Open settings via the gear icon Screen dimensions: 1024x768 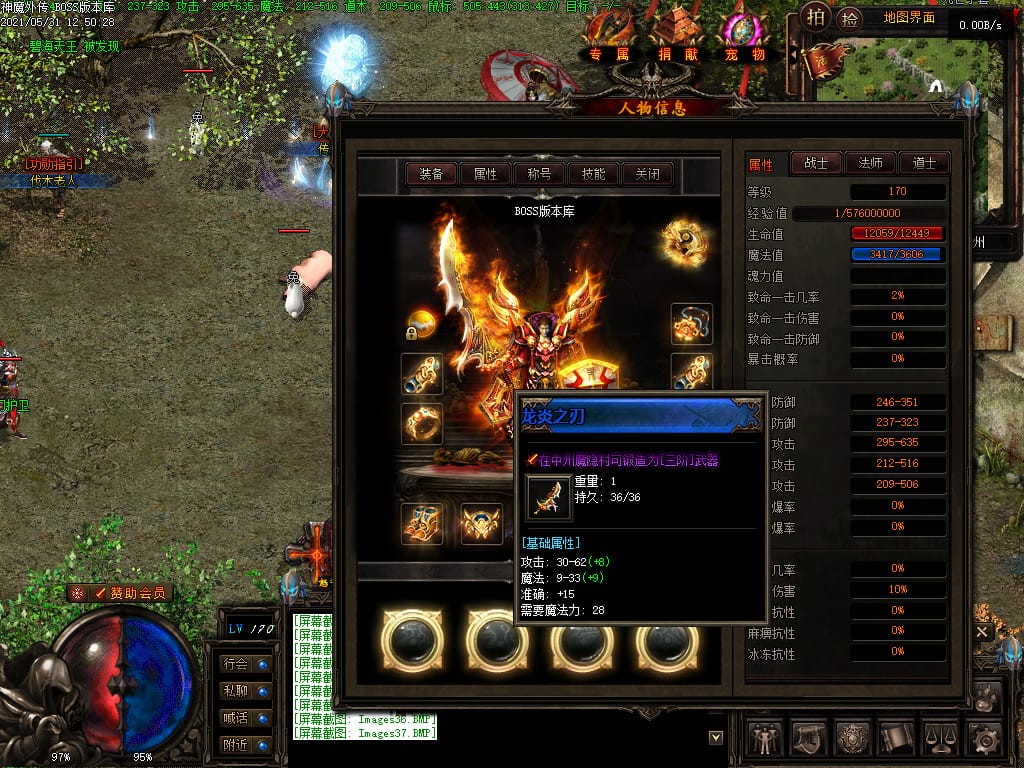(x=986, y=738)
